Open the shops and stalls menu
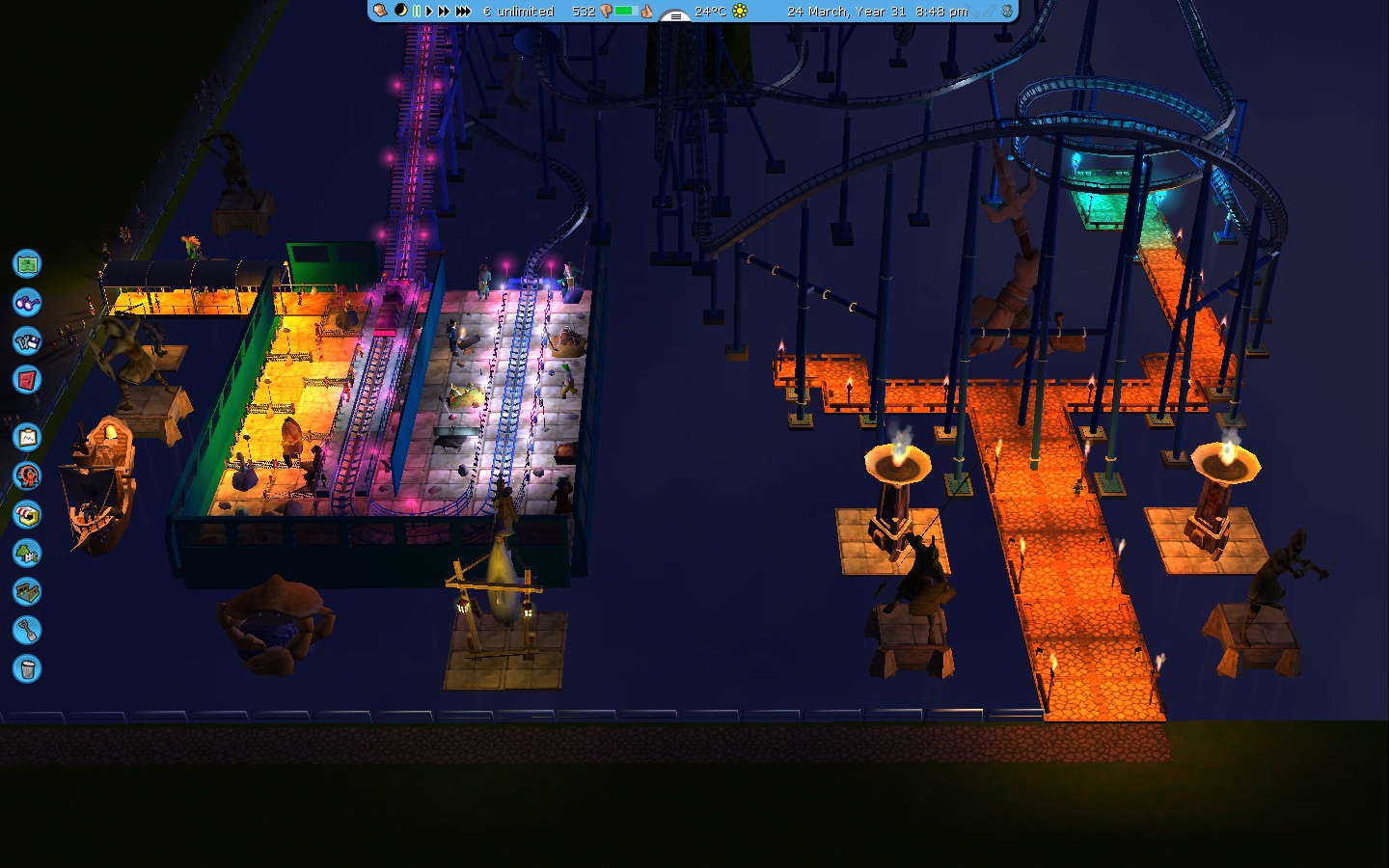1389x868 pixels. click(27, 515)
